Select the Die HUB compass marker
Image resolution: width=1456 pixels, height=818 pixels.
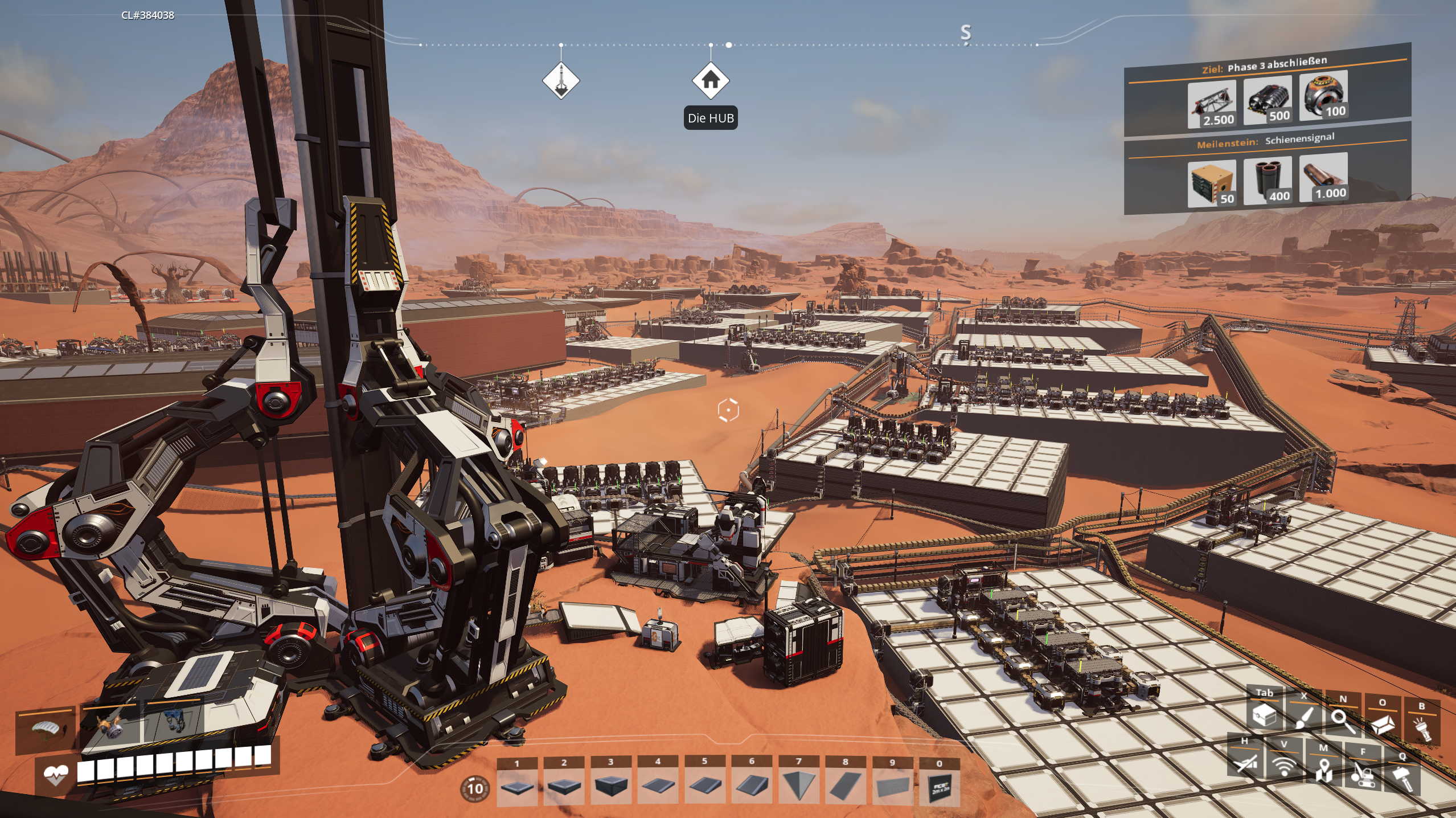(x=710, y=80)
